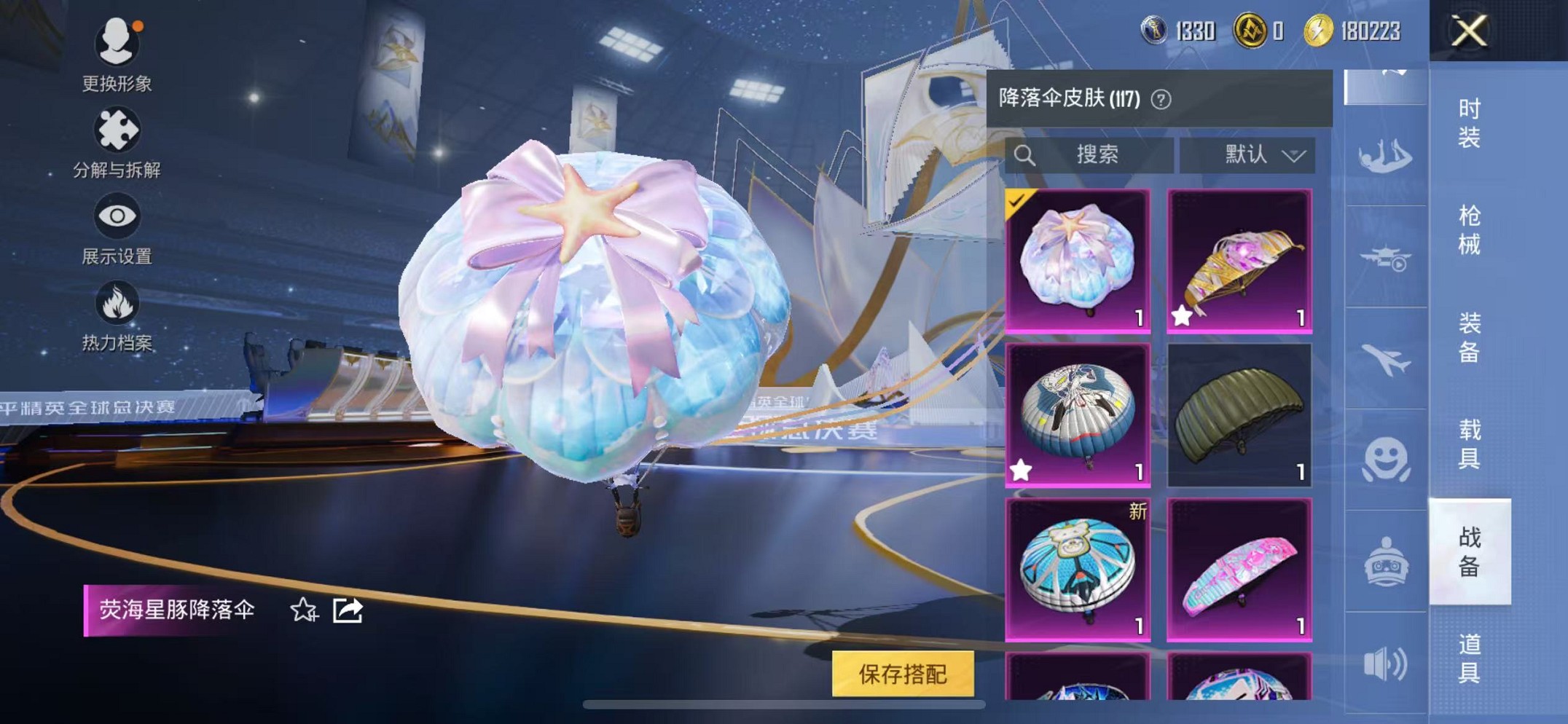The image size is (1568, 724).
Task: Open the 更换形象 avatar change panel
Action: point(117,44)
